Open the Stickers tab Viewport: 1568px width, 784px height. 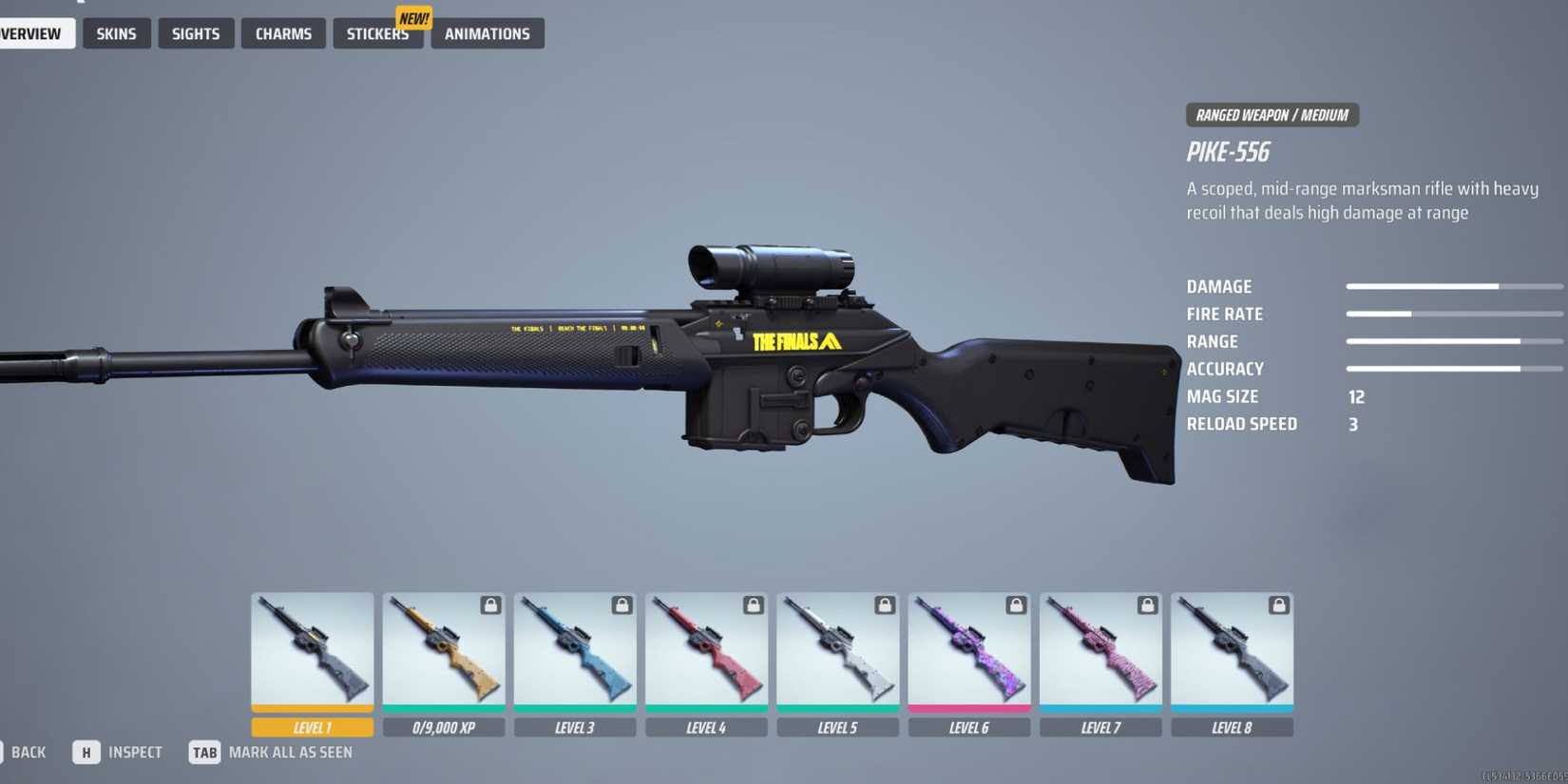377,33
